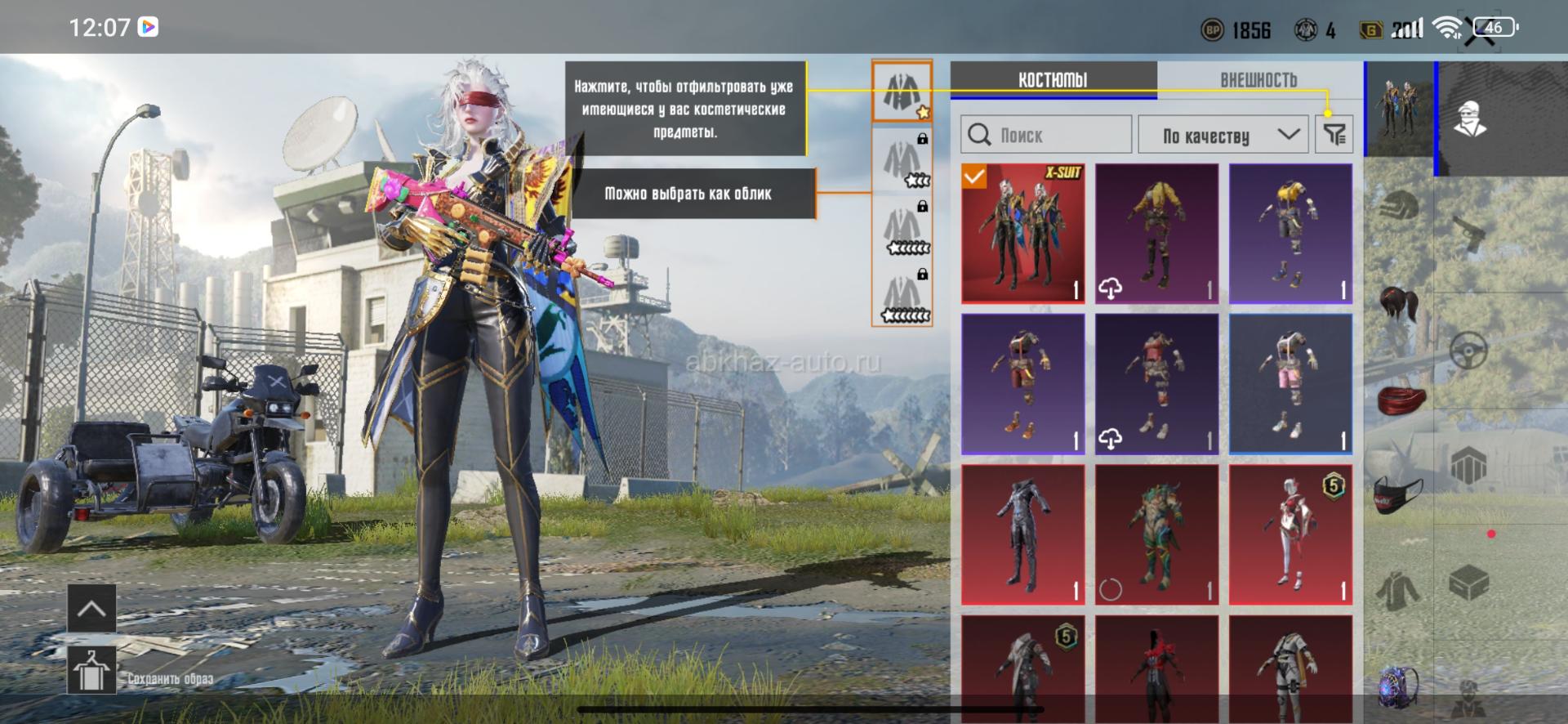
Task: Toggle the owned-items filter funnel button
Action: coord(1334,135)
